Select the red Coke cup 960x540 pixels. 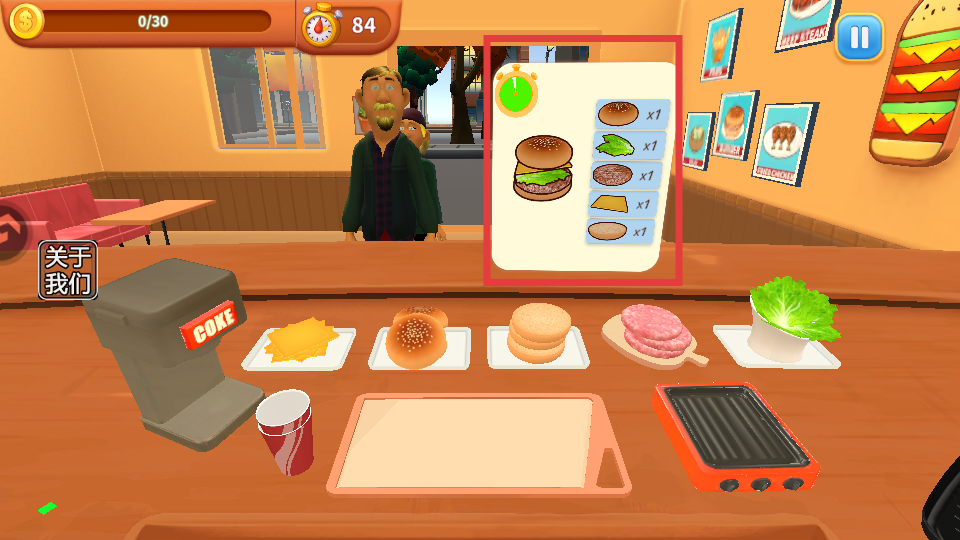[286, 431]
